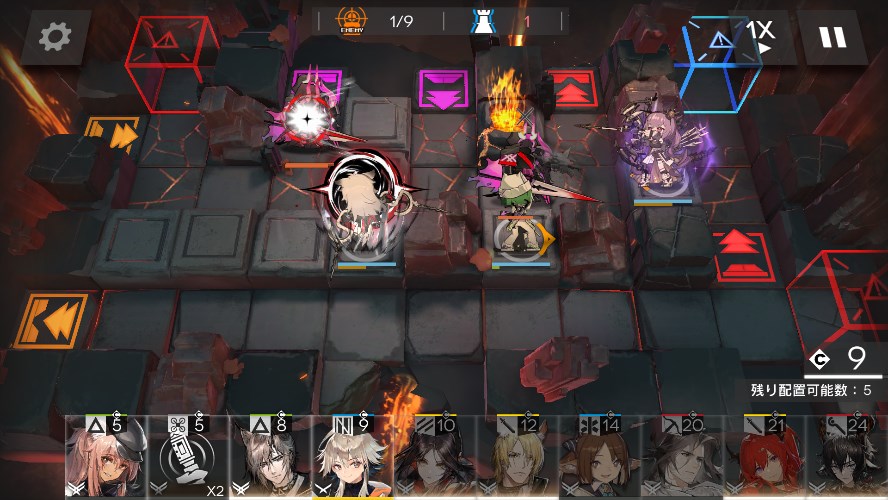Open the gear settings menu

pos(55,38)
